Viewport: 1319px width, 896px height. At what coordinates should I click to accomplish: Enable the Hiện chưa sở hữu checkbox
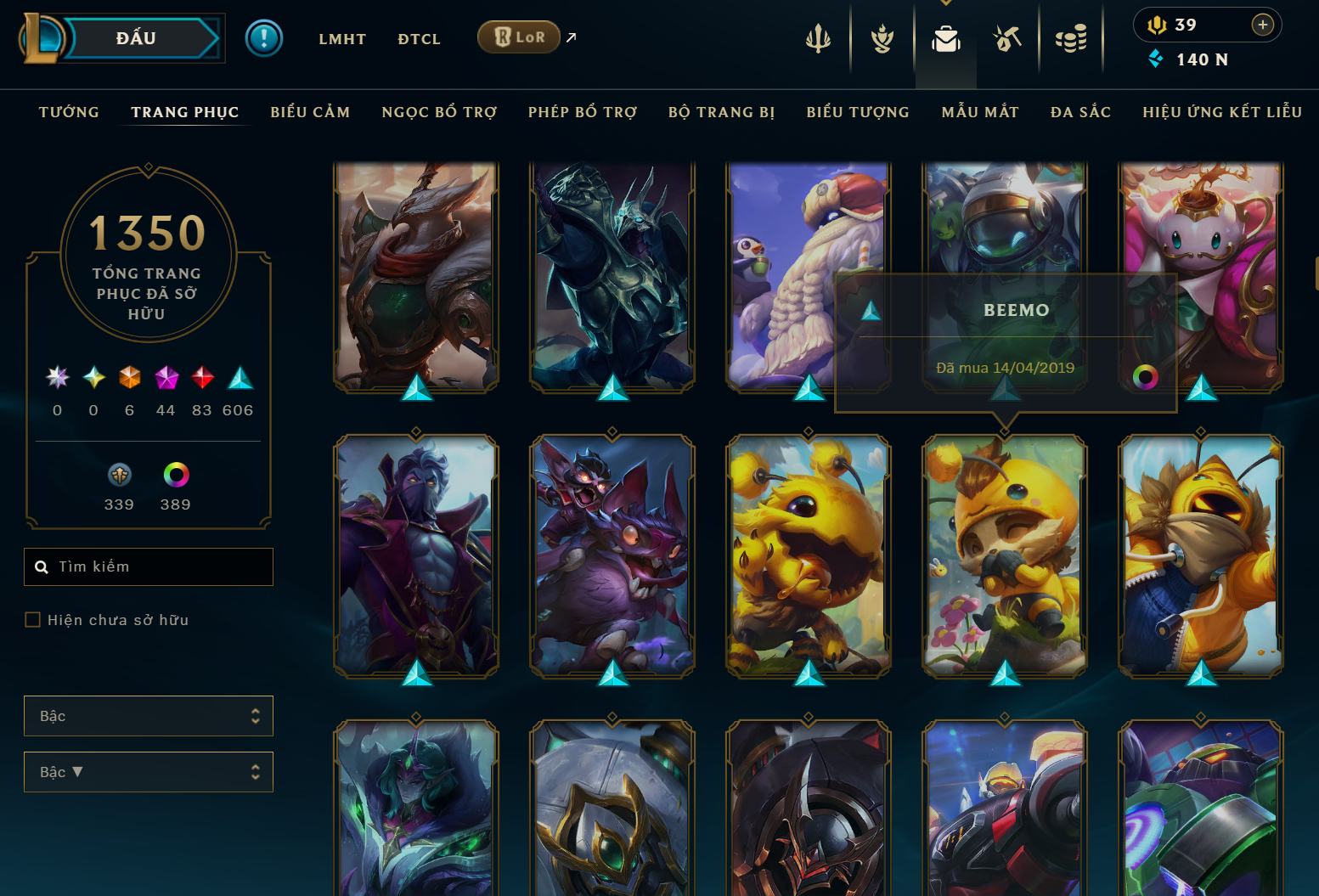click(x=32, y=619)
